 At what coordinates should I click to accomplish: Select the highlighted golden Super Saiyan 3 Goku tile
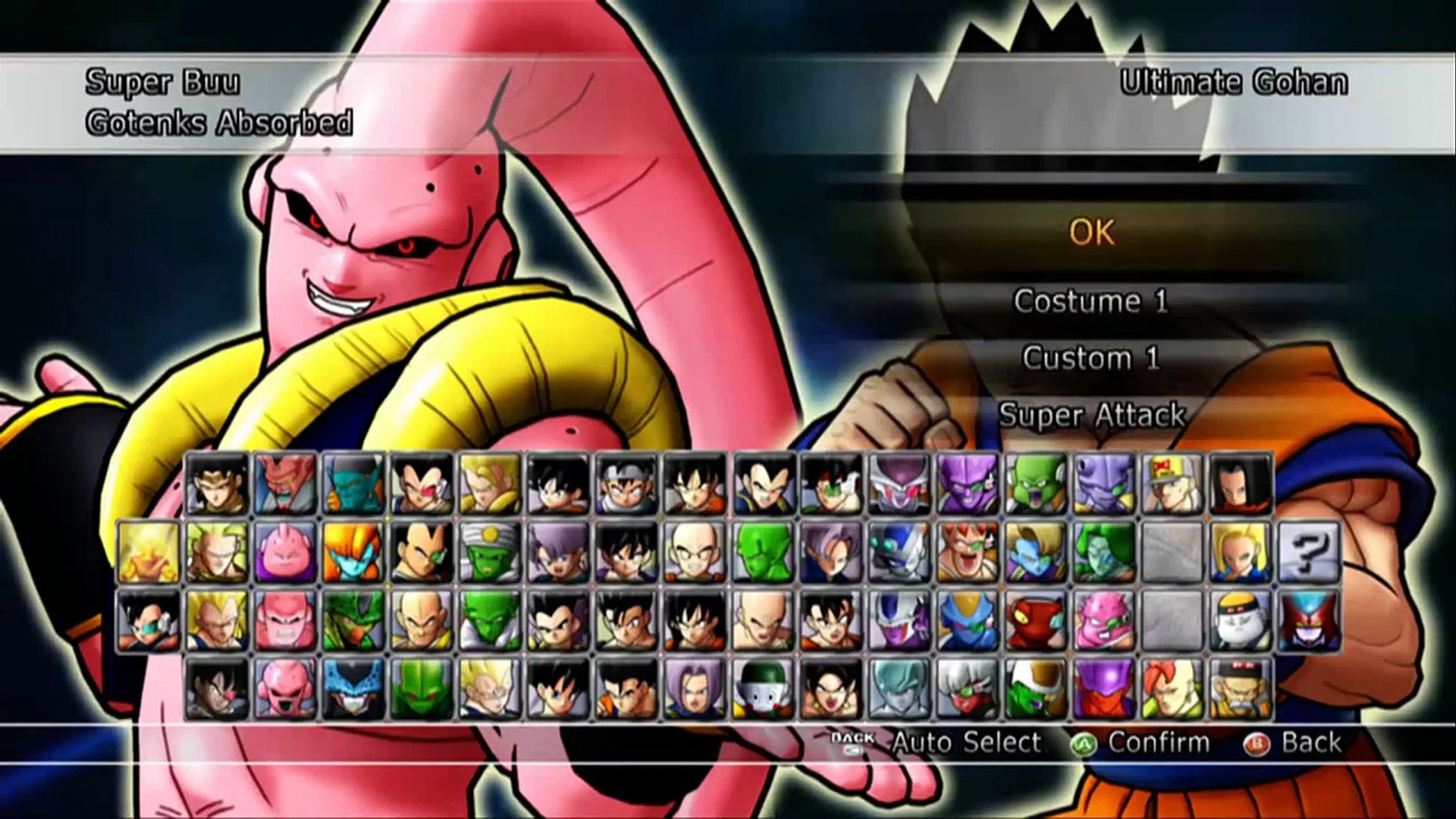click(149, 551)
